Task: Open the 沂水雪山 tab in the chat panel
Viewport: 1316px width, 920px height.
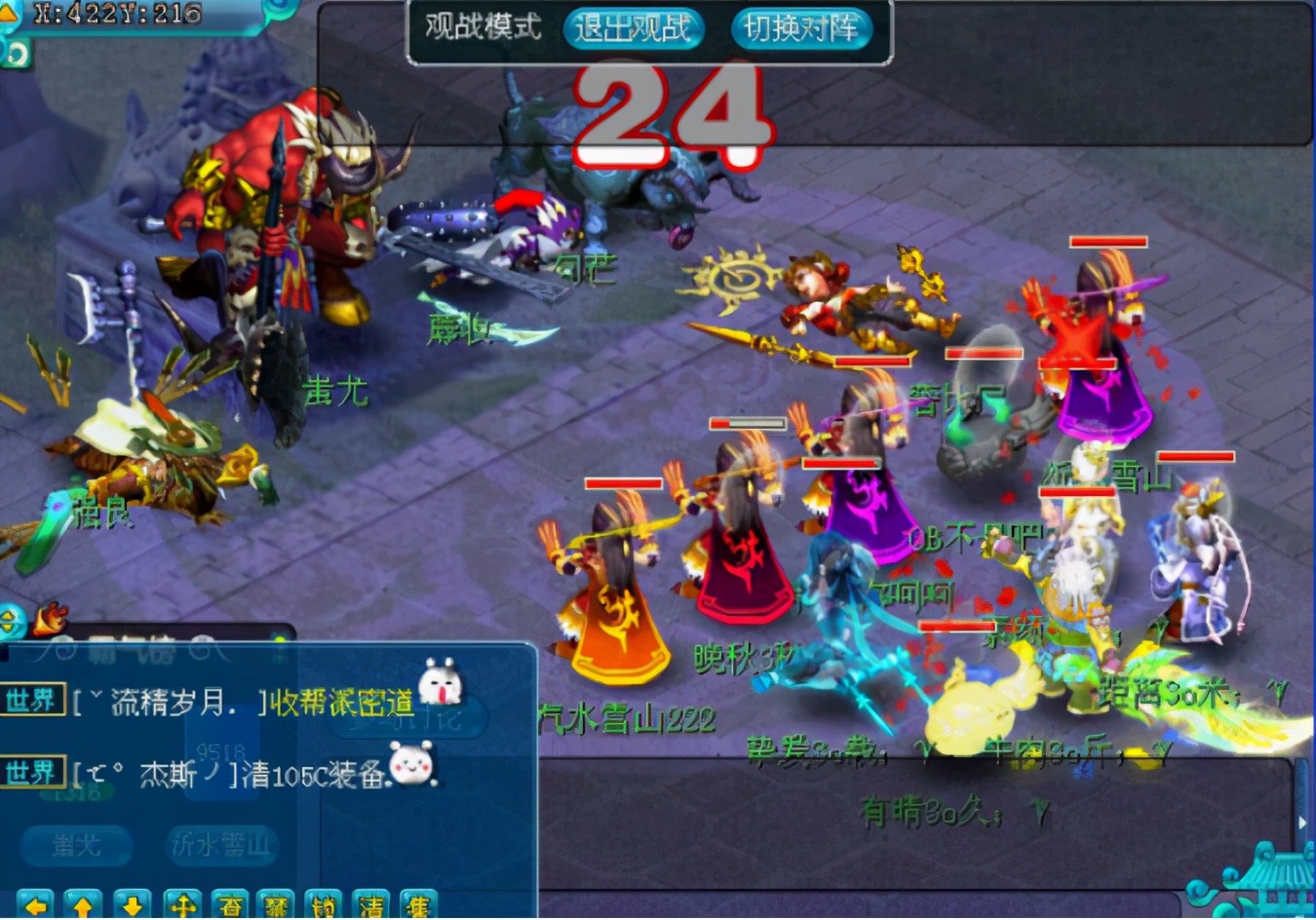Action: 222,845
